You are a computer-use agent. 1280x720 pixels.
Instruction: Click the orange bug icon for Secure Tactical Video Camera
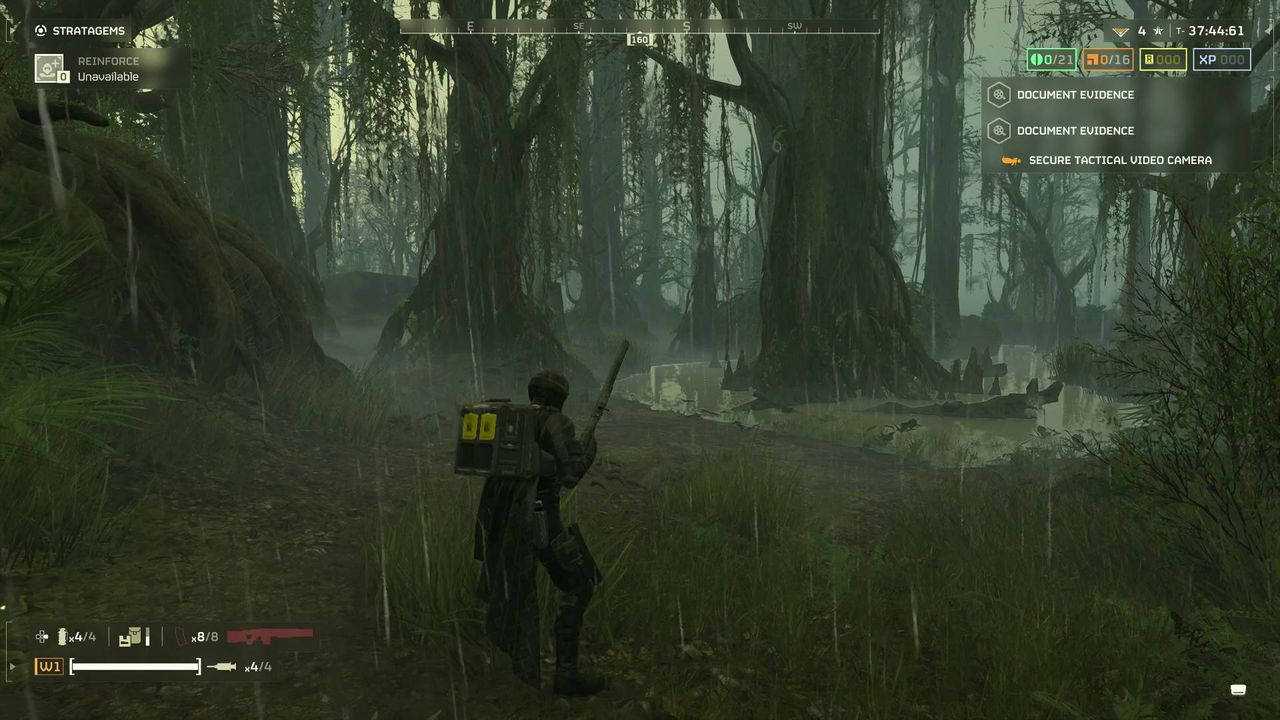click(1012, 160)
